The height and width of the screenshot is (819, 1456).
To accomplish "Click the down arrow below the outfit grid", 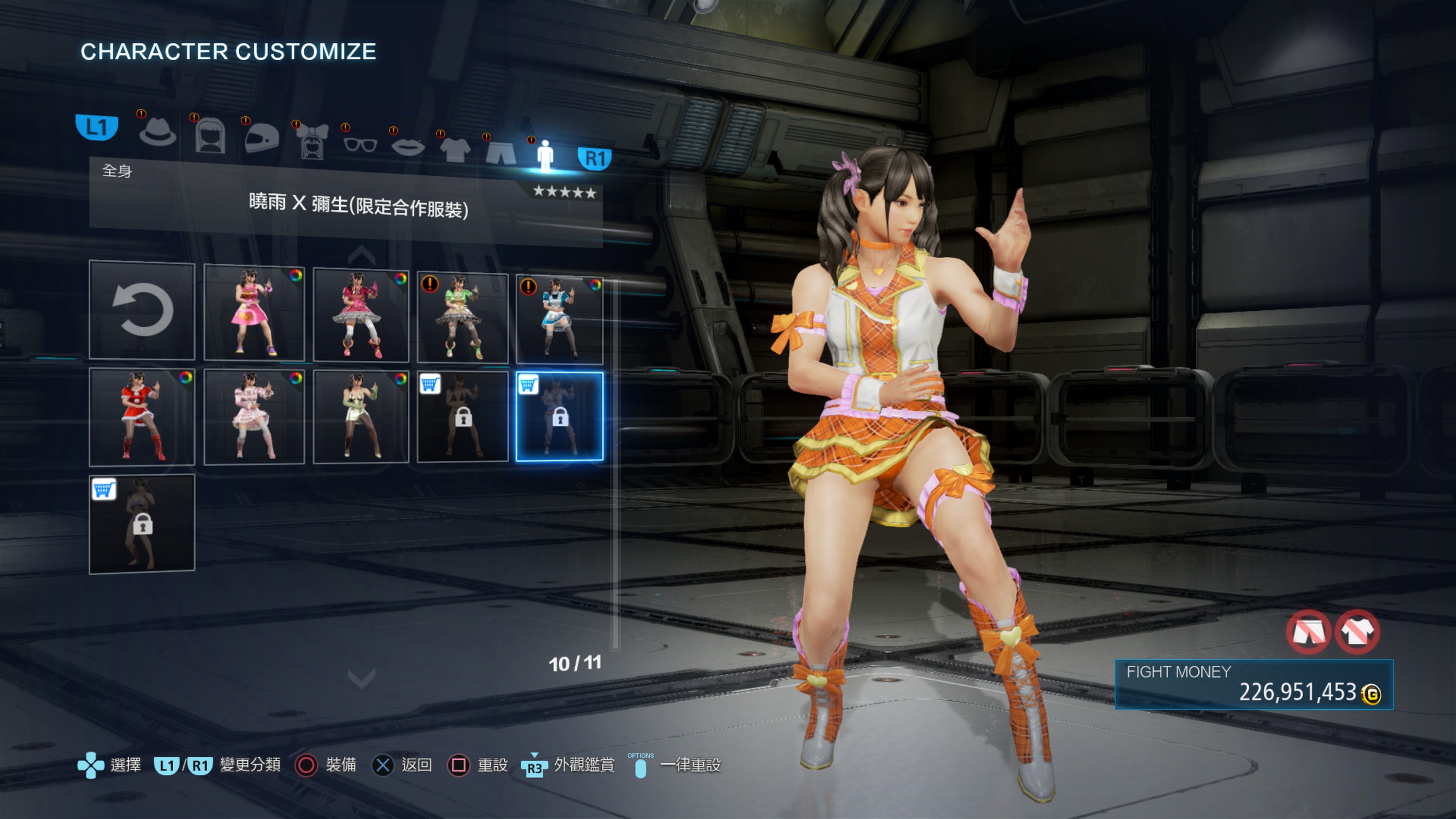I will tap(361, 677).
